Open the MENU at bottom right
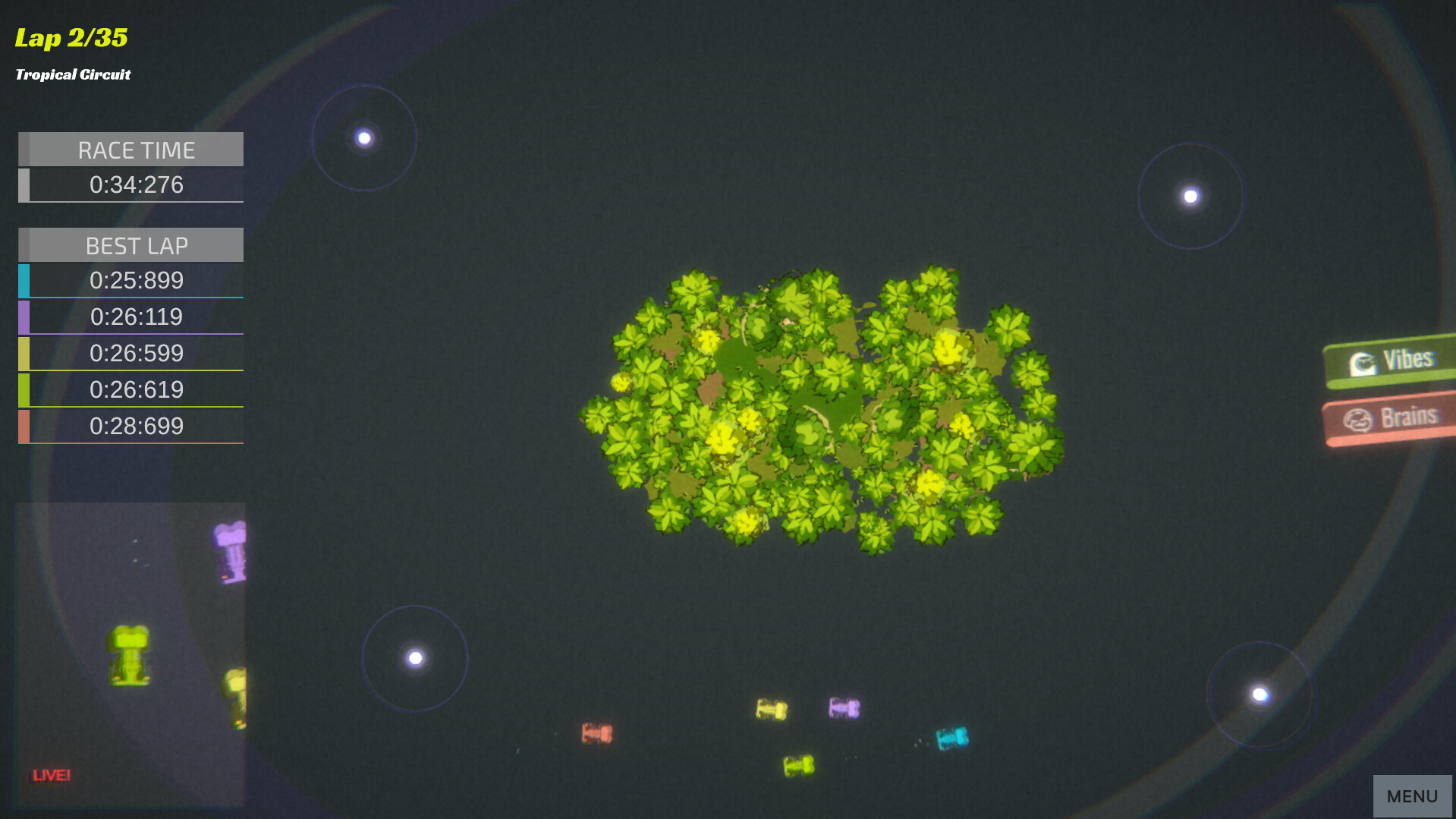 coord(1412,795)
